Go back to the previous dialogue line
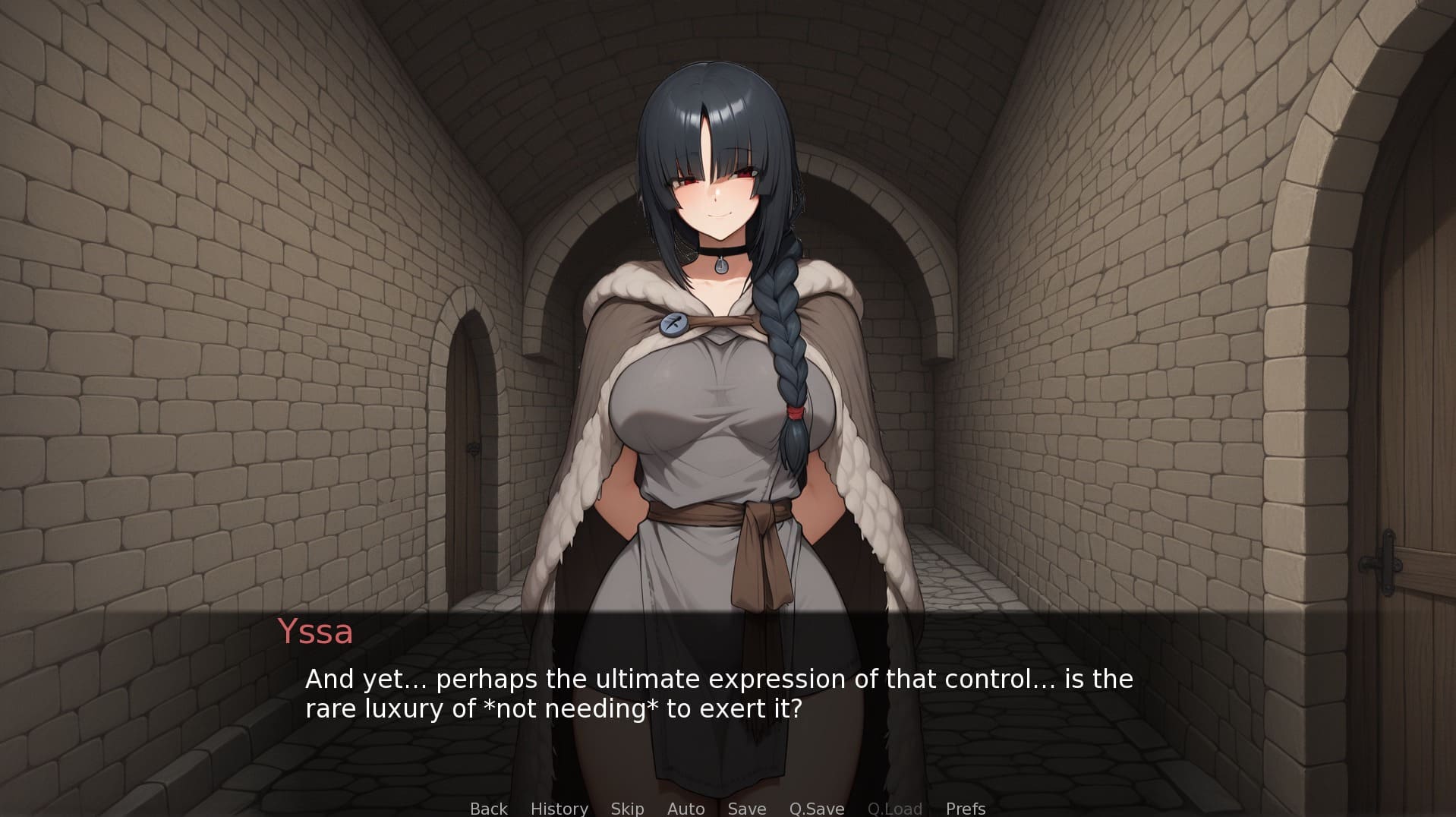The height and width of the screenshot is (817, 1456). pos(488,809)
